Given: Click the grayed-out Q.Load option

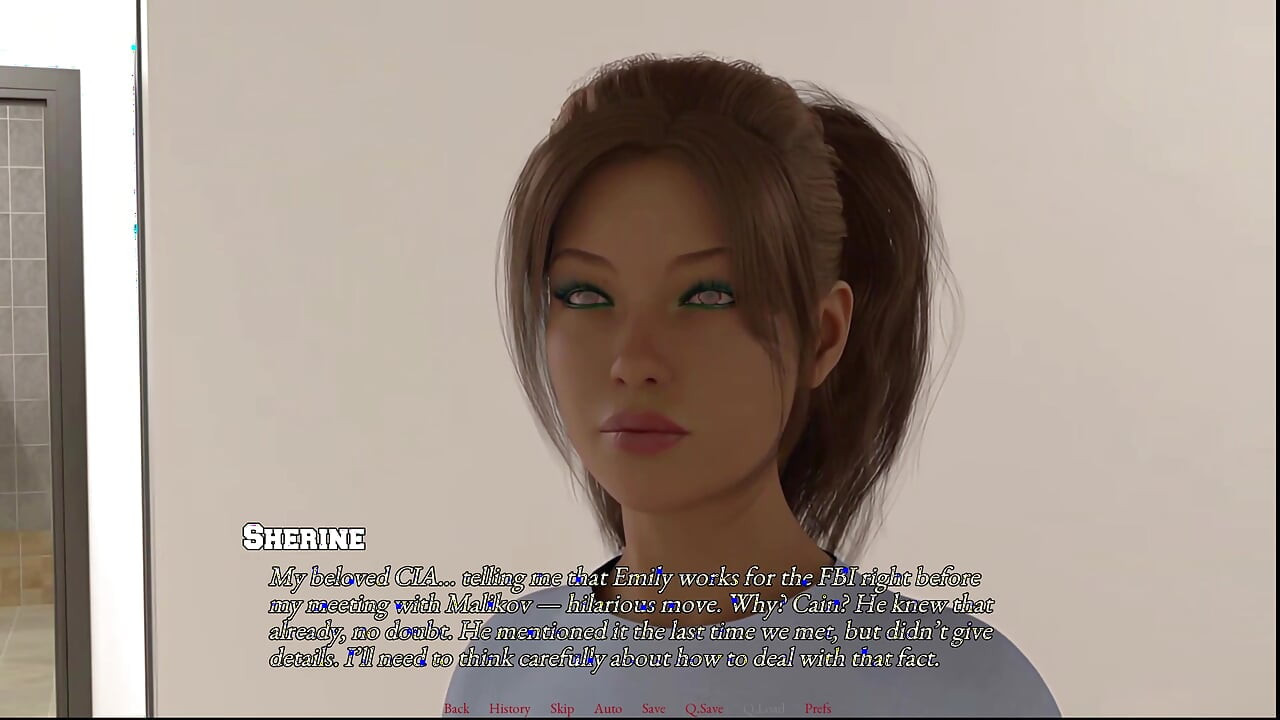Looking at the screenshot, I should click(x=763, y=708).
